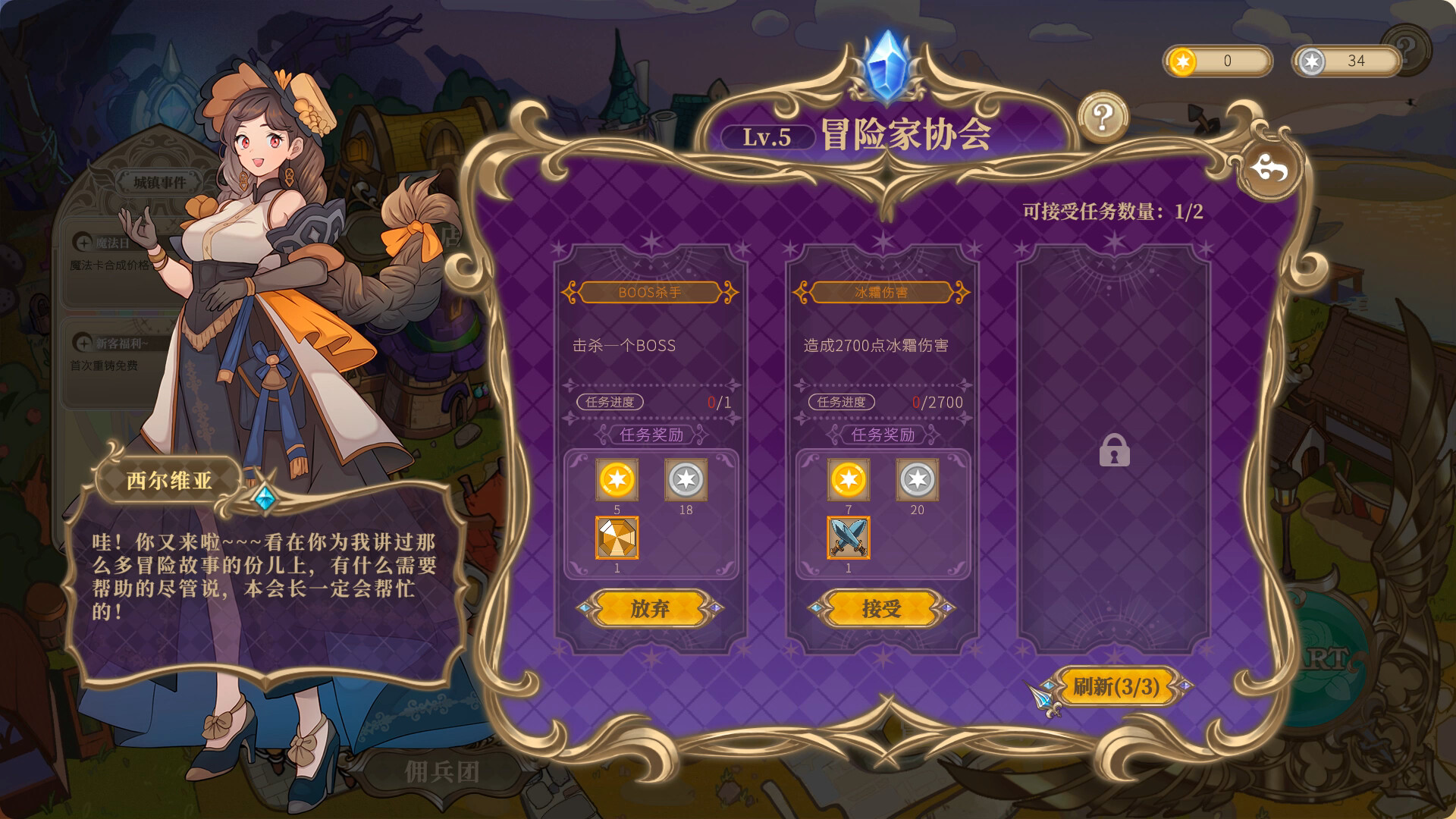The width and height of the screenshot is (1456, 819).
Task: Select the gold coin reward in BOOS杀手 quest
Action: pyautogui.click(x=618, y=479)
